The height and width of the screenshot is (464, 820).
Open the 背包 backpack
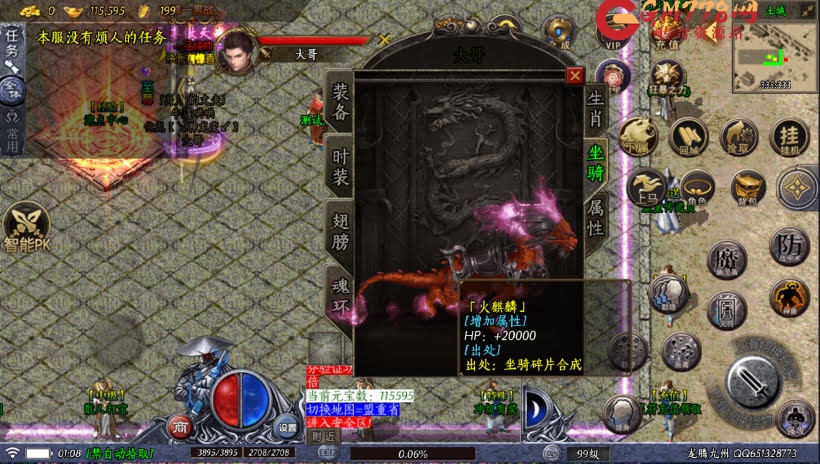747,187
